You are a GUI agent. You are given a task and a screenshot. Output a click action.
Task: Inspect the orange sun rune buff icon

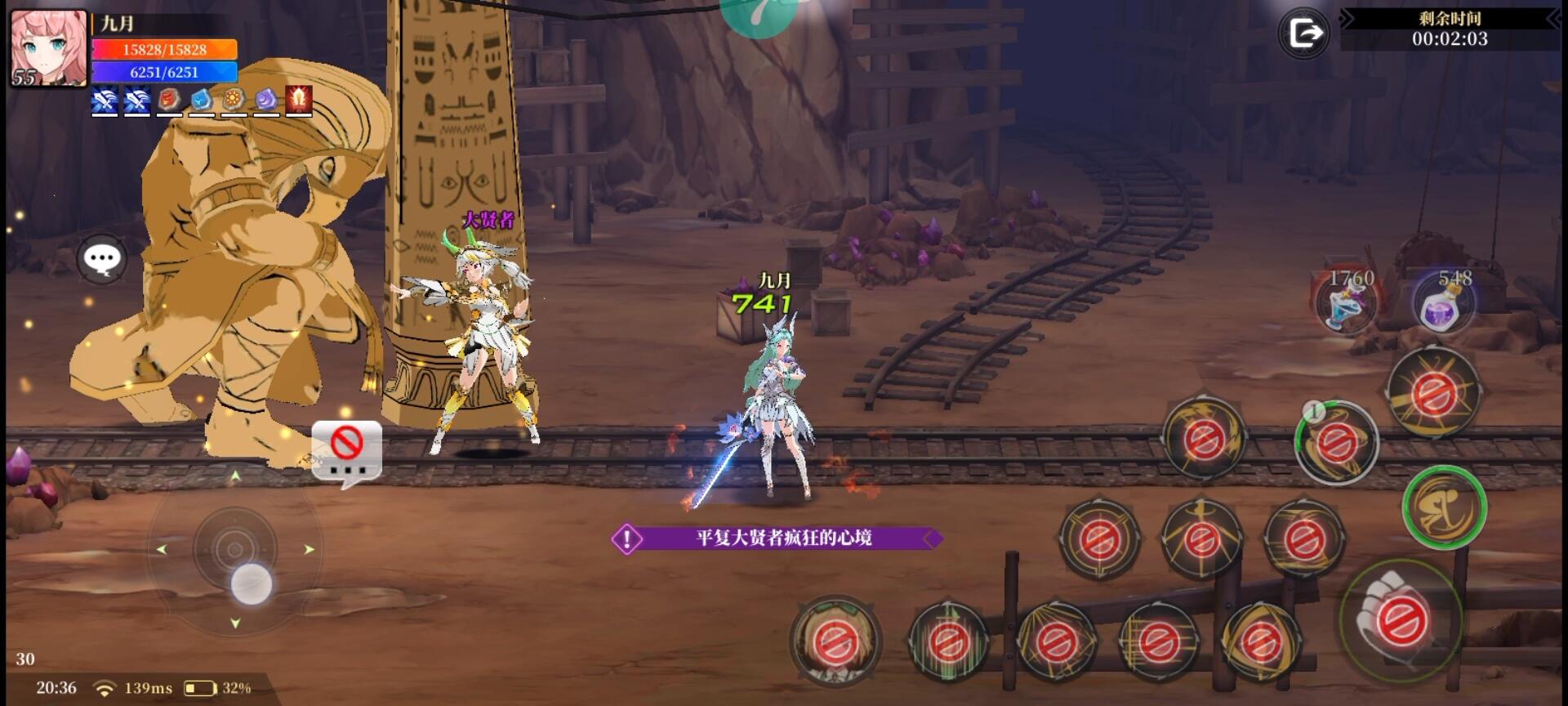(x=234, y=100)
